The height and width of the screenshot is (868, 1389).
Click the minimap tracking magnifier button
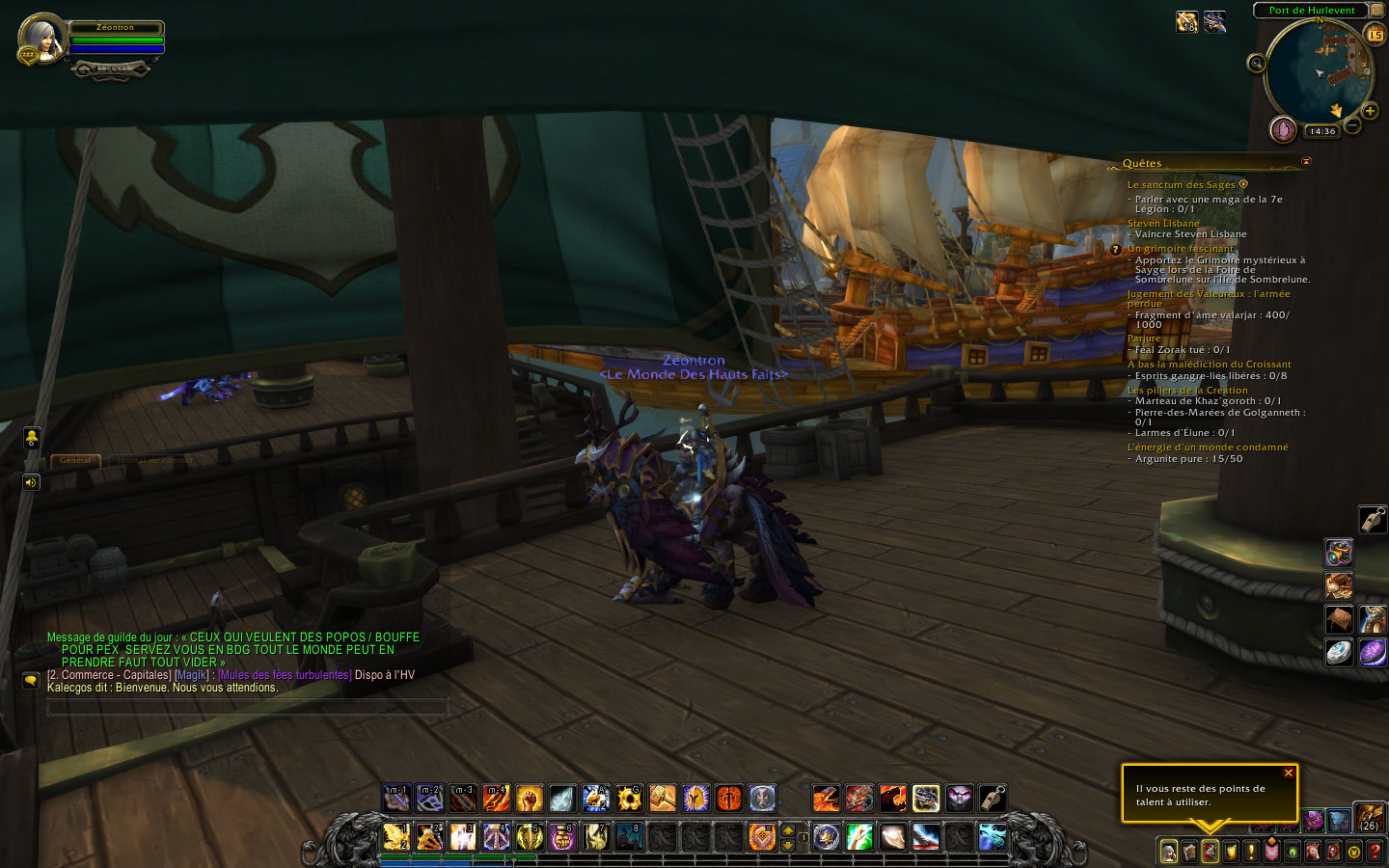coord(1256,64)
